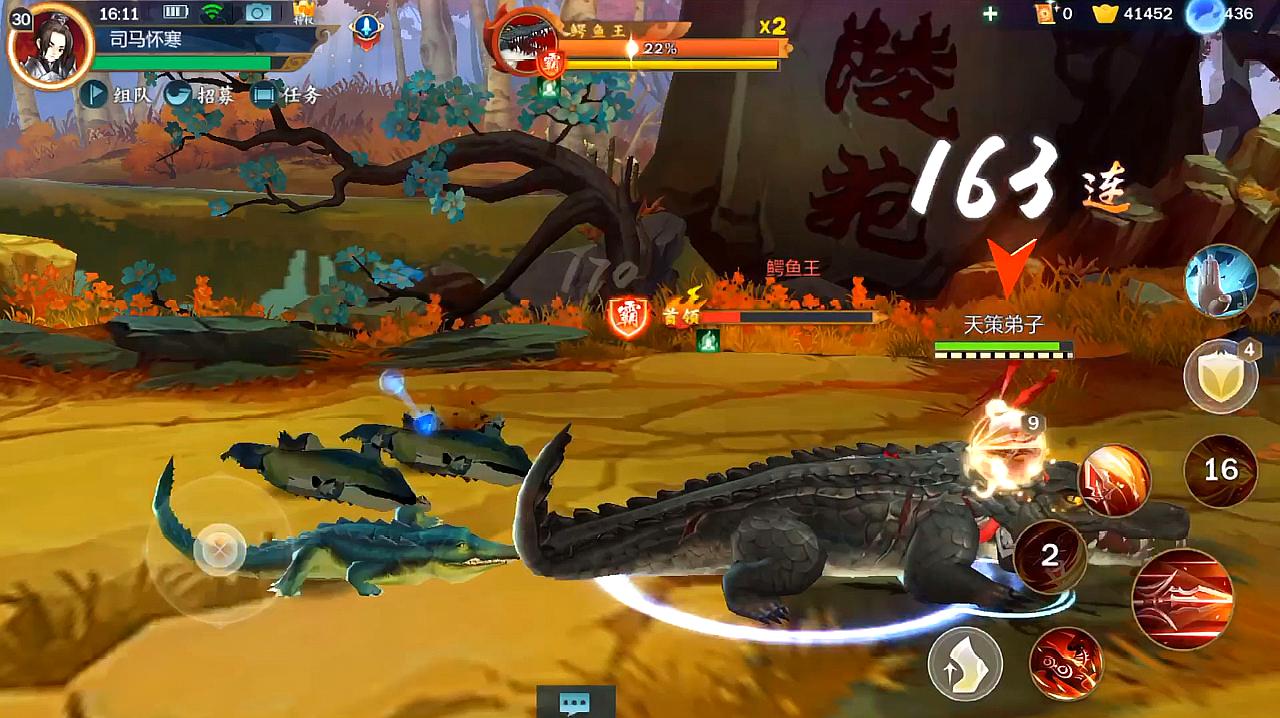Viewport: 1280px width, 718px height.
Task: Open the chat bubble panel
Action: pos(574,702)
